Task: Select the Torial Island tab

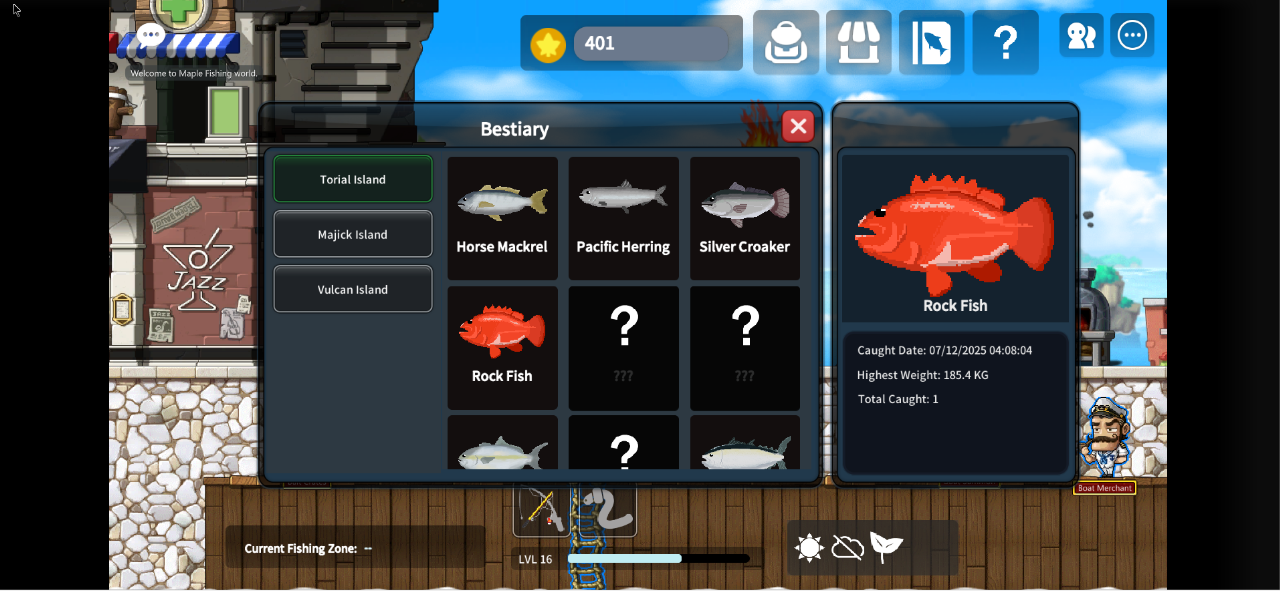Action: tap(353, 179)
